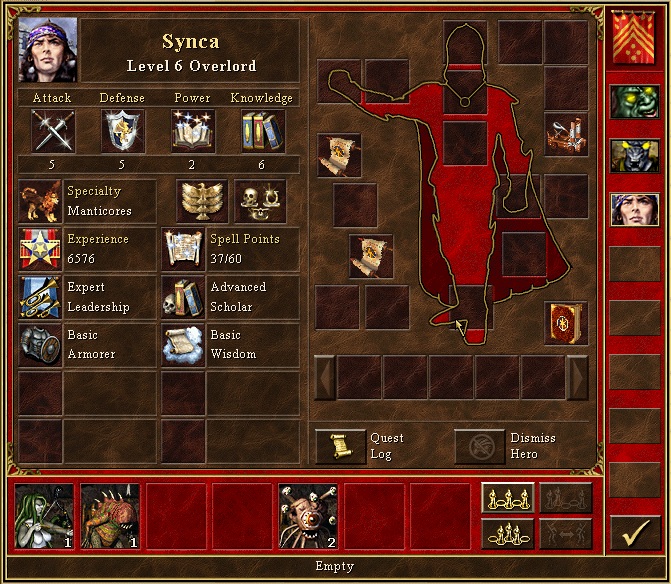Switch to the minotaur hero in the sidebar
The width and height of the screenshot is (671, 584).
point(635,156)
